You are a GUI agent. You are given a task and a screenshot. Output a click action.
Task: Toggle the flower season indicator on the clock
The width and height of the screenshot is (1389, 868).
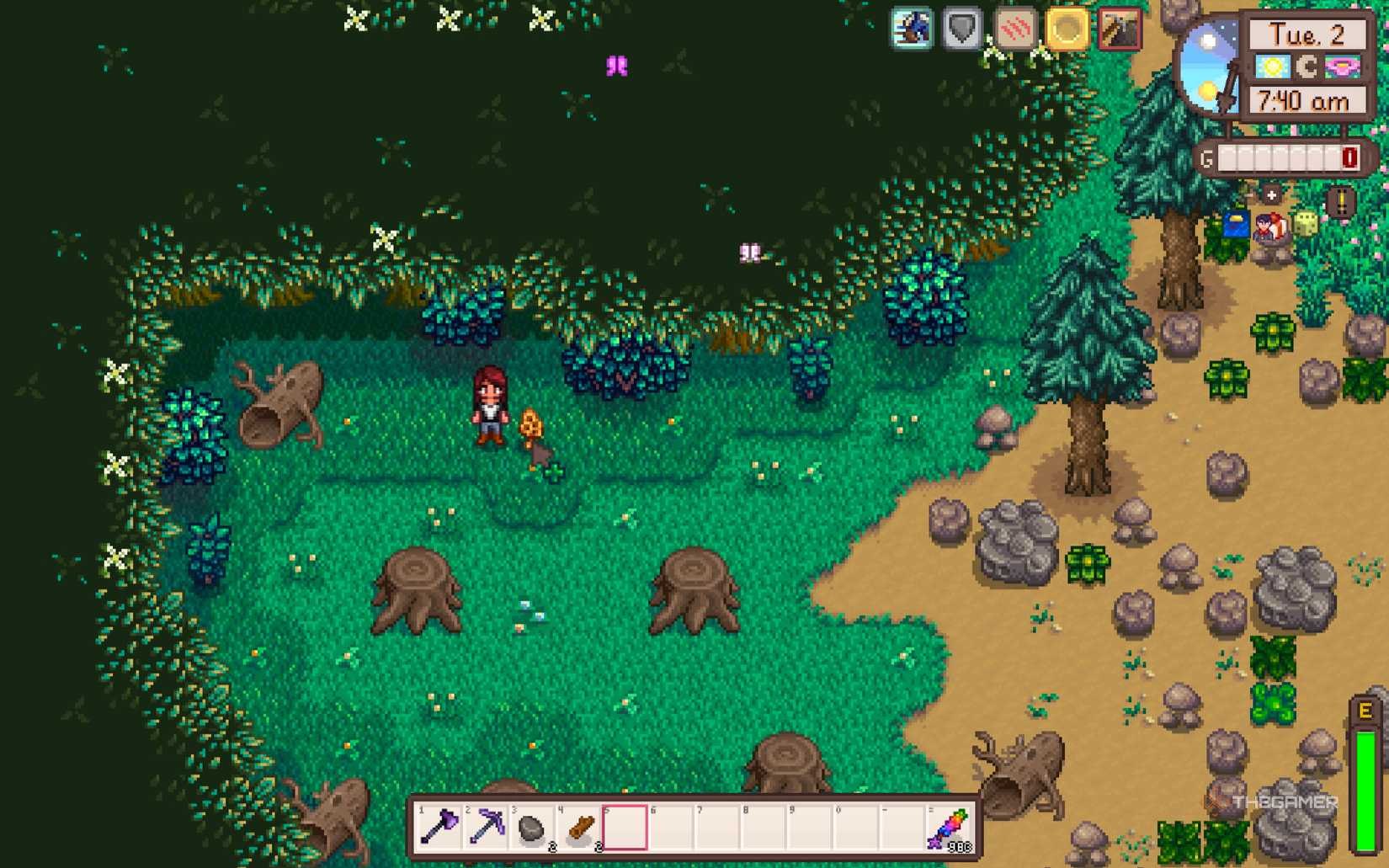pyautogui.click(x=1342, y=67)
